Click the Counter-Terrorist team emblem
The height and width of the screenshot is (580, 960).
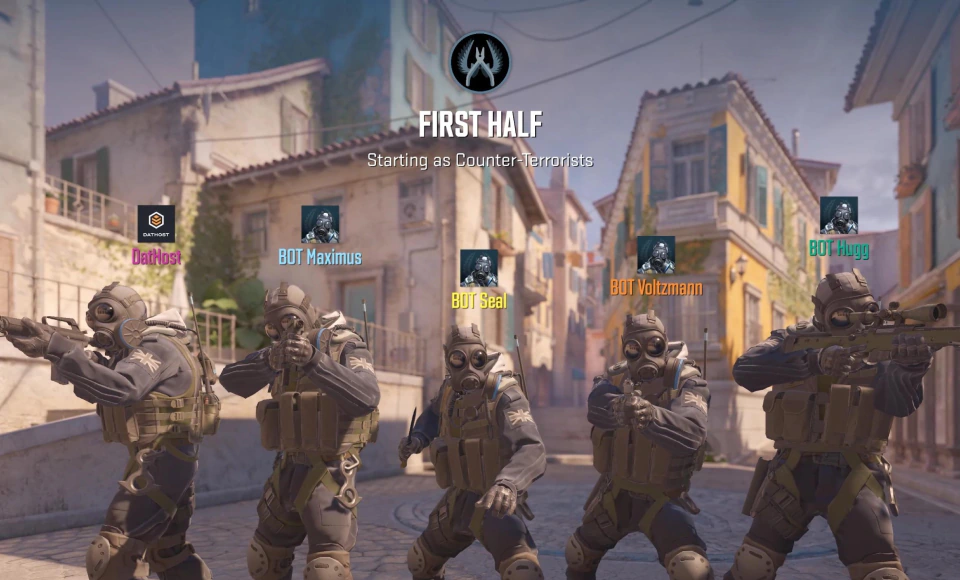tap(480, 63)
